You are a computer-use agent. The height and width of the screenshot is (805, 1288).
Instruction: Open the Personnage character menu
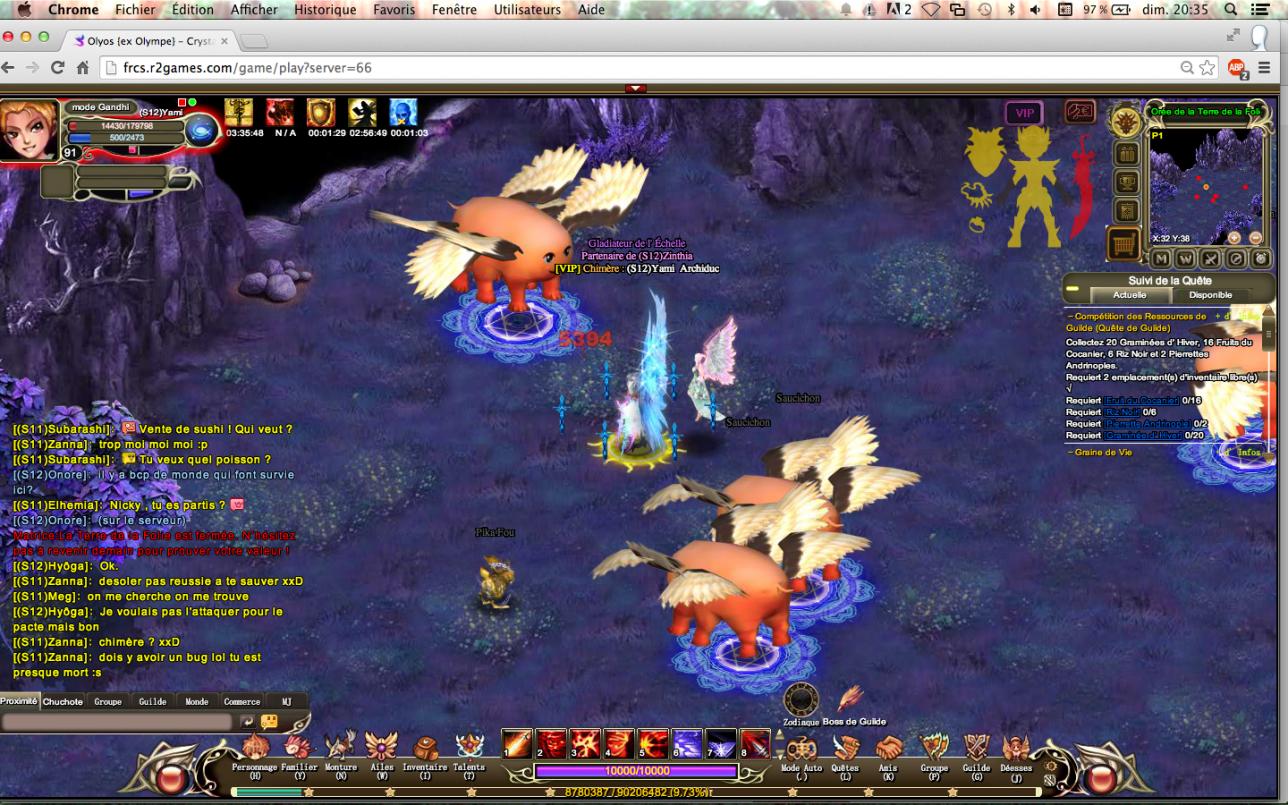click(x=255, y=748)
